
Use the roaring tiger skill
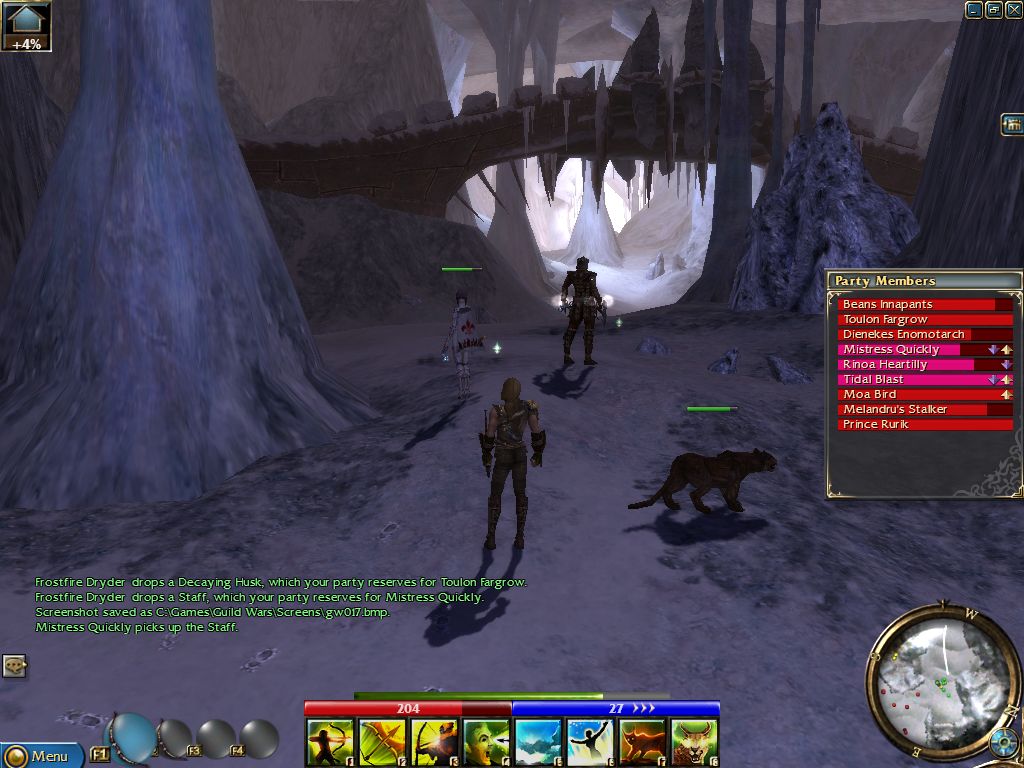pos(694,743)
